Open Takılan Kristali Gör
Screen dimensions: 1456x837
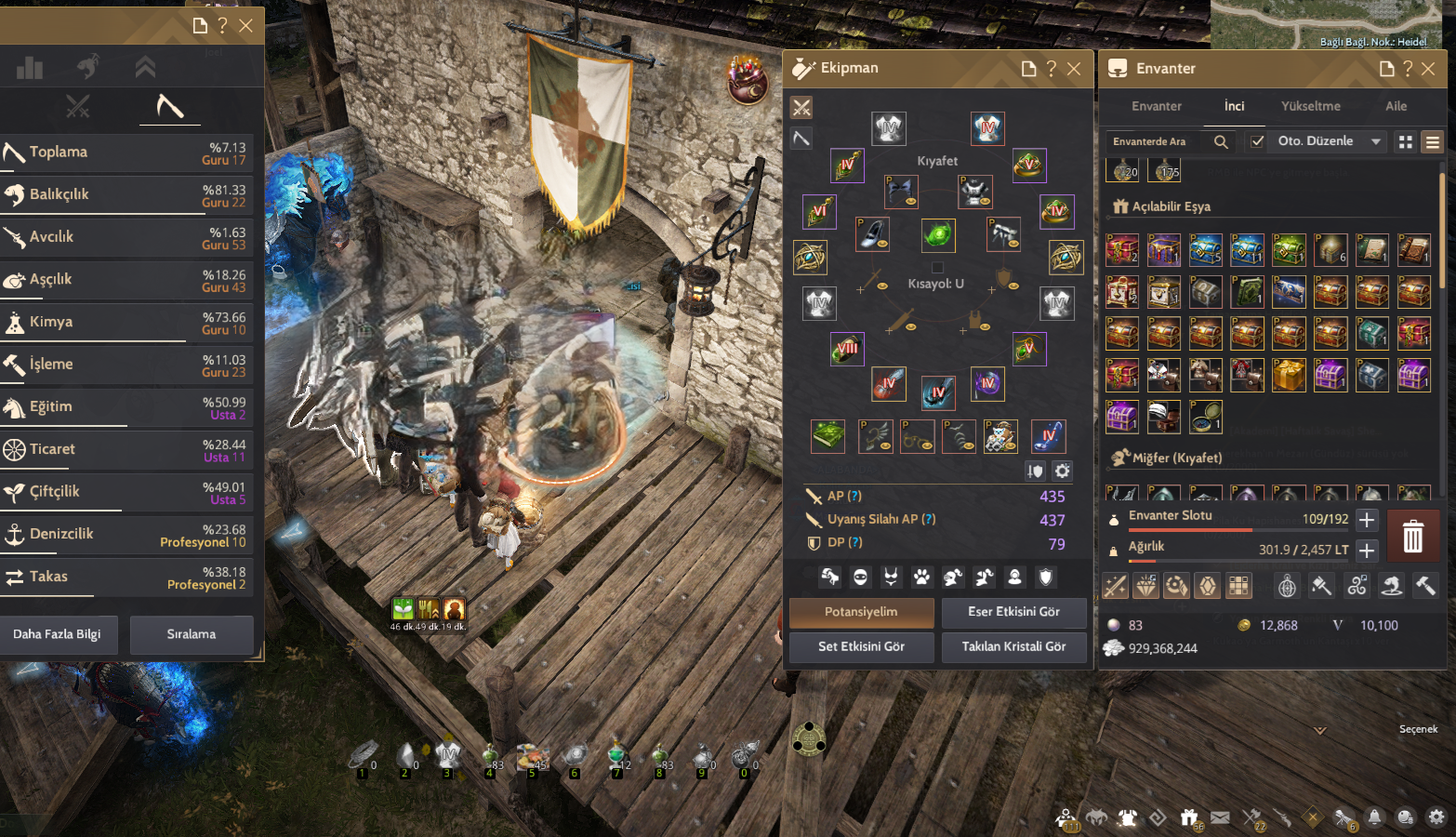coord(1013,646)
